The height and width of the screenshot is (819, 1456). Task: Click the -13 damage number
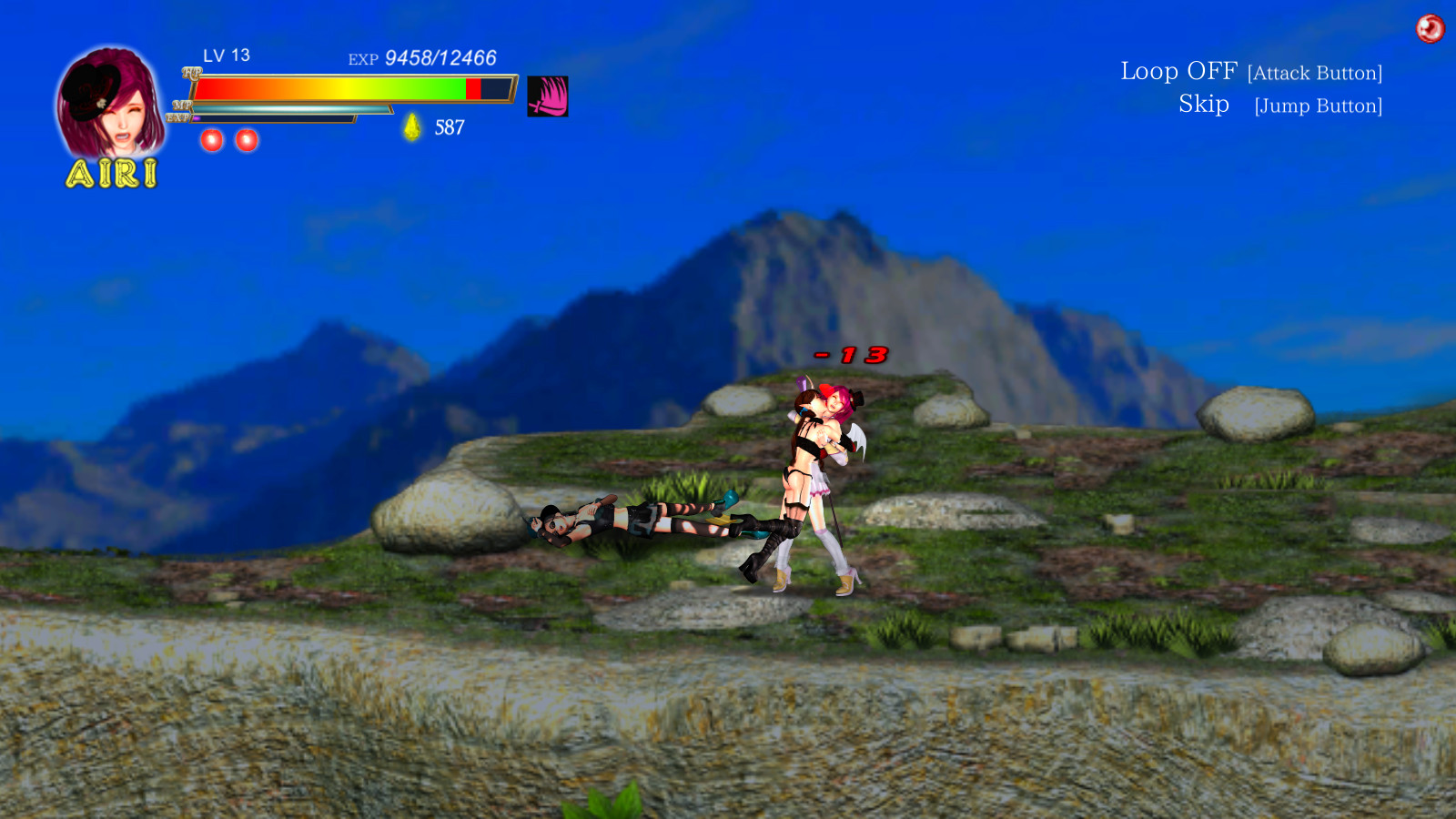pyautogui.click(x=851, y=357)
